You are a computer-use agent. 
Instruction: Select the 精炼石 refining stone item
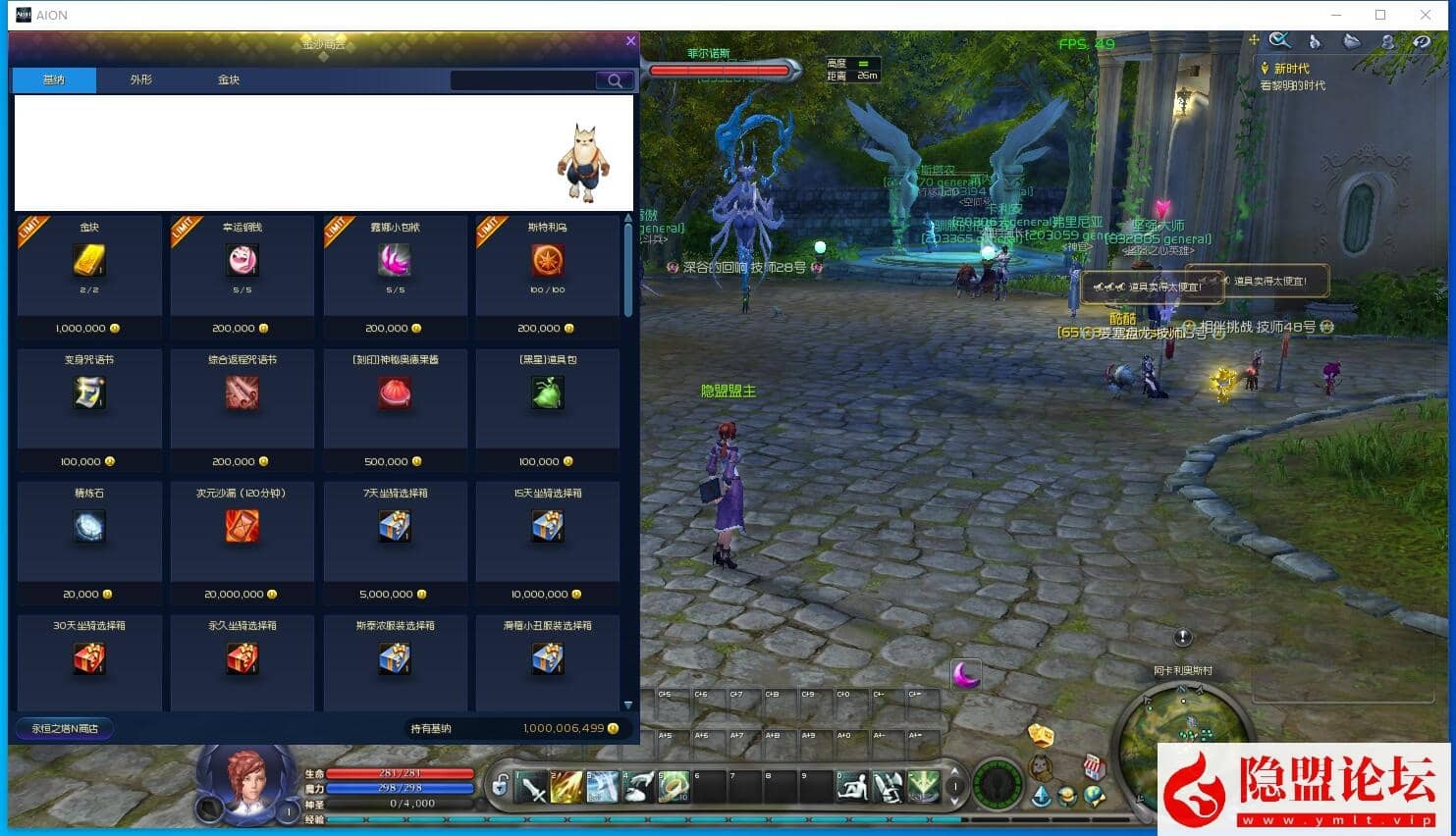[x=89, y=527]
